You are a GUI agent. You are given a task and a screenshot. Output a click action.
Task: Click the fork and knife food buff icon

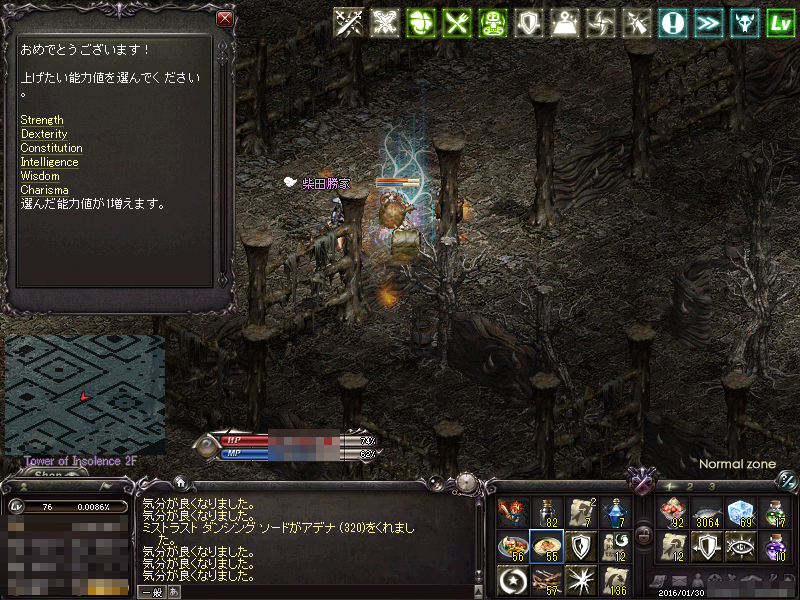point(456,23)
